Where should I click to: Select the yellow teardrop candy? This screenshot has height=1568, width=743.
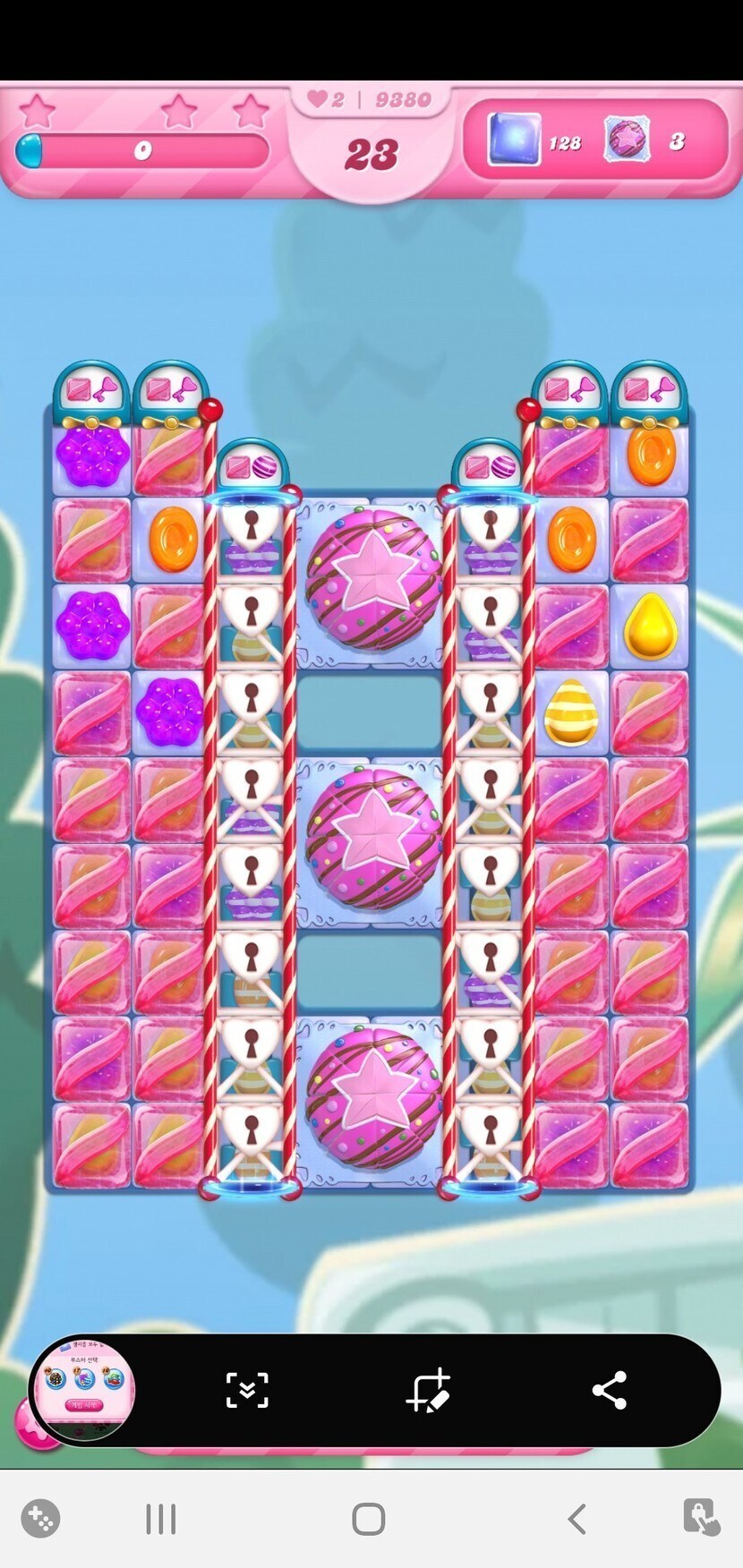tap(650, 626)
